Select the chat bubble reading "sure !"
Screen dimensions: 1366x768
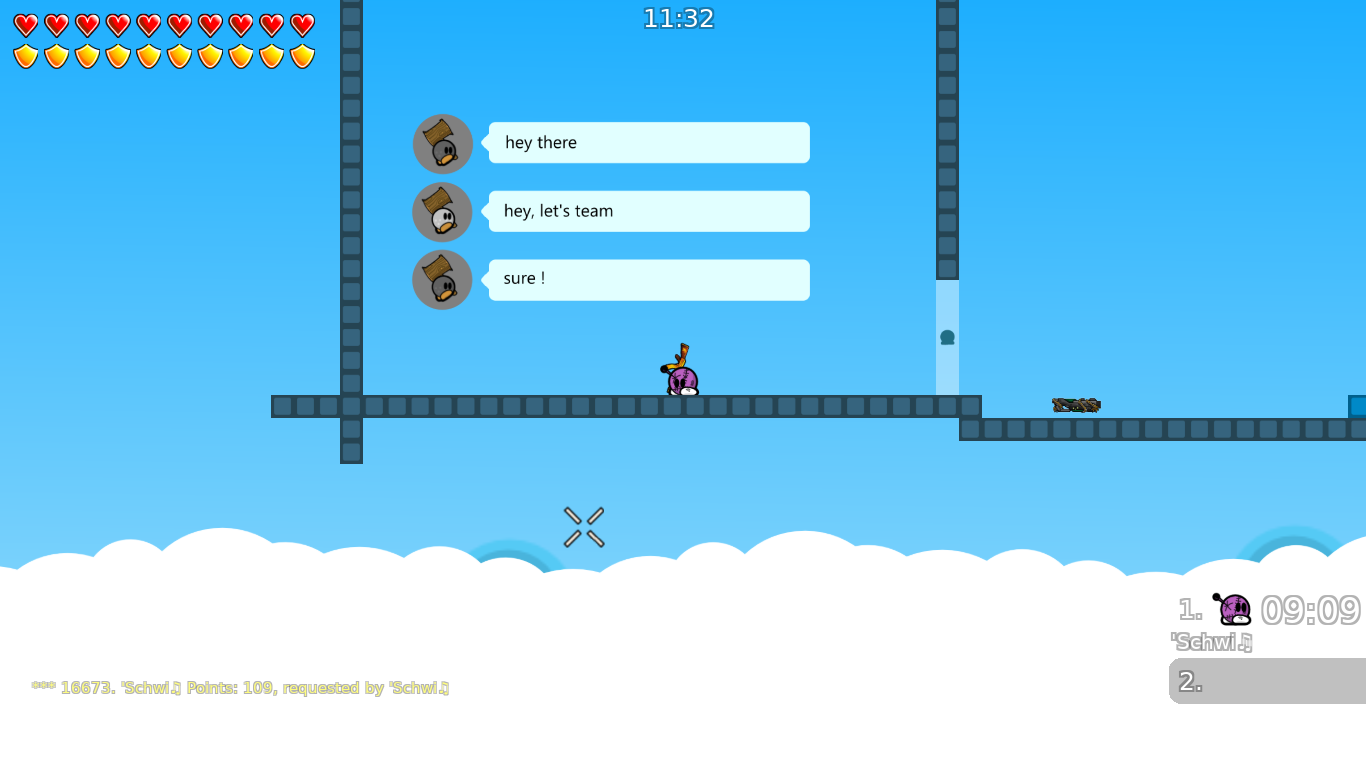point(648,279)
